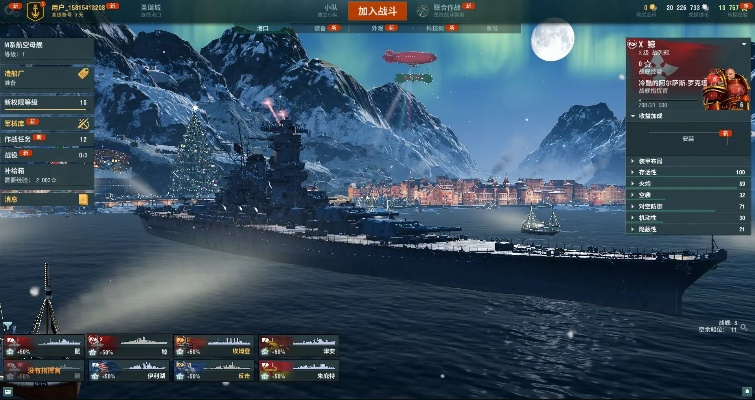Screen dimensions: 755x400
Task: Pick the 丰安 ship card
Action: [x=298, y=347]
